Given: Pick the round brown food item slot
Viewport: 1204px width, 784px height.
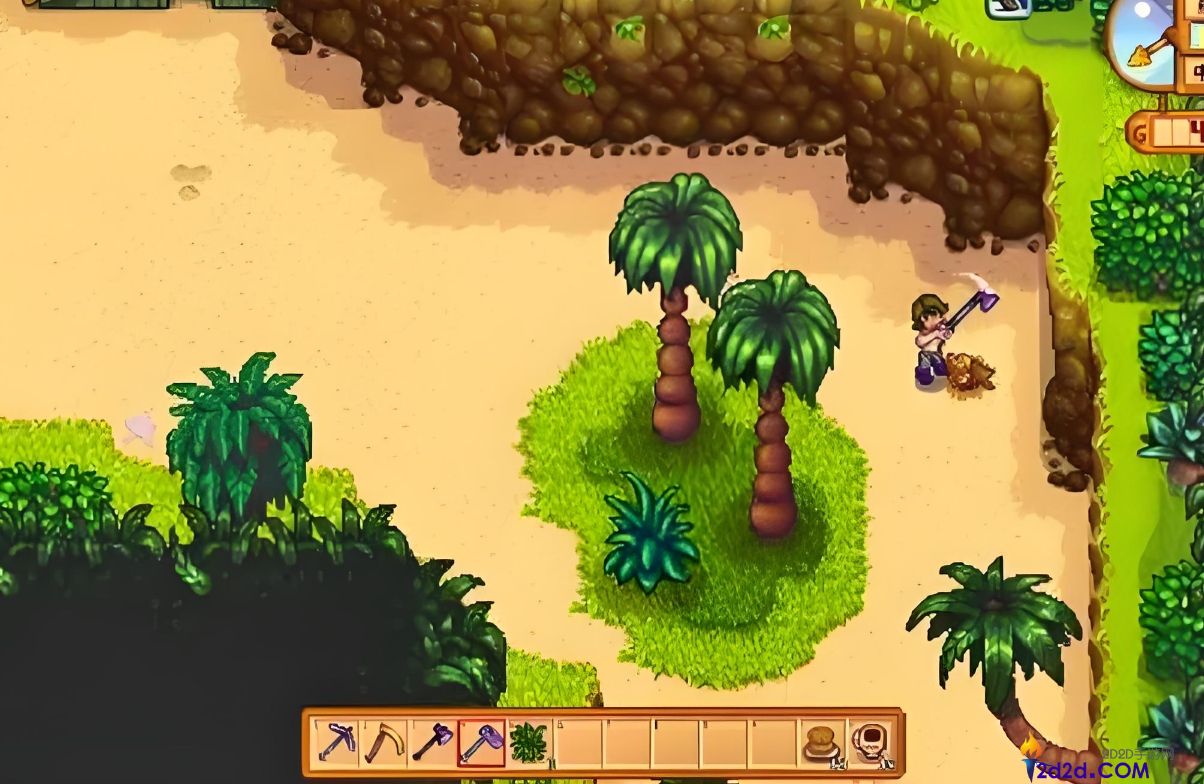Looking at the screenshot, I should tap(822, 743).
